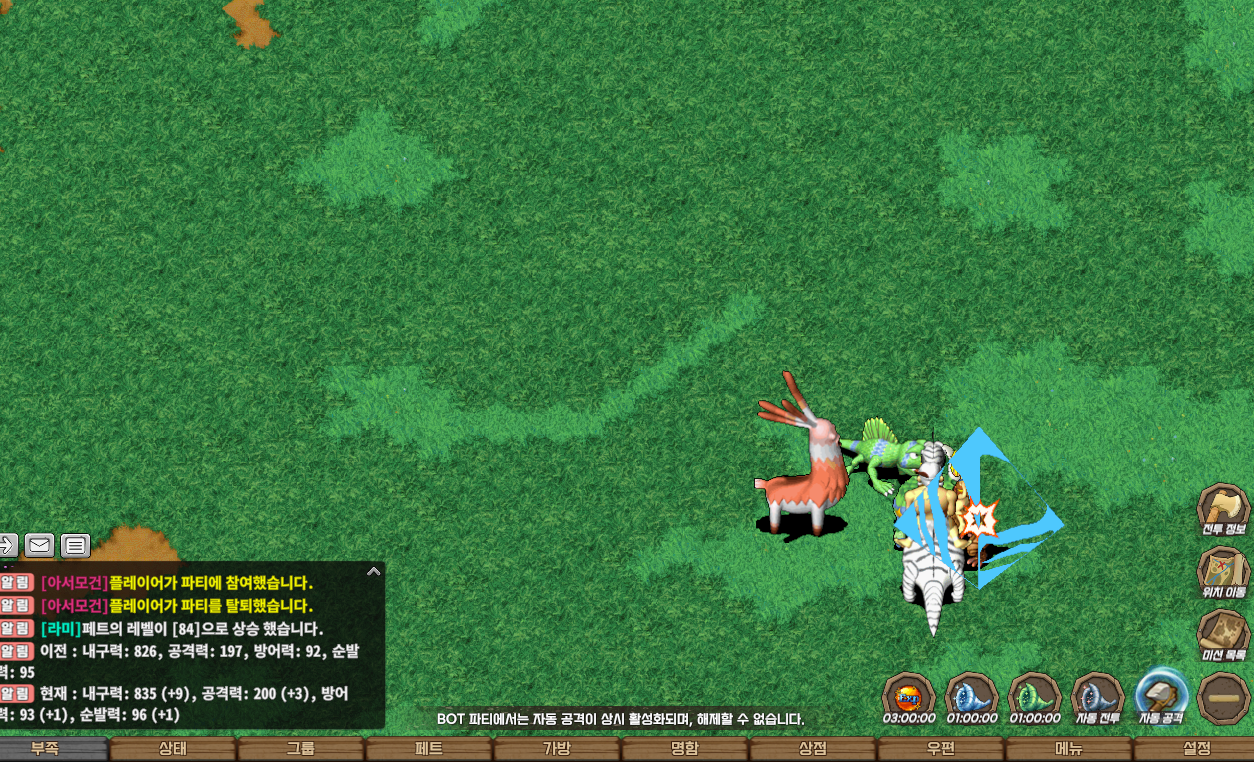Open the 우편 (Mail) menu
Image resolution: width=1254 pixels, height=762 pixels.
point(940,749)
